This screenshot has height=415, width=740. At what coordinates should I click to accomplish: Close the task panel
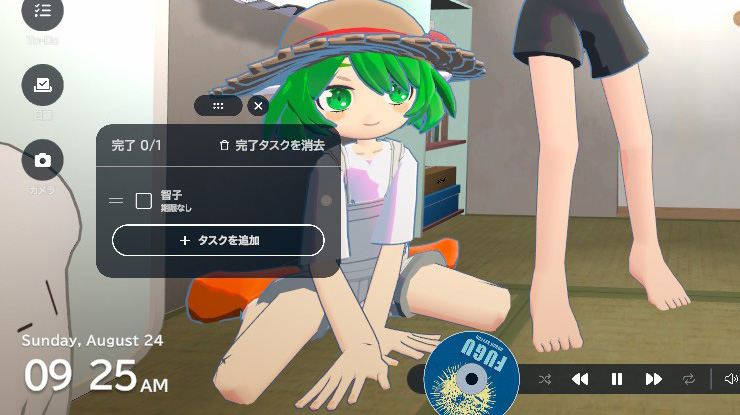[x=258, y=105]
